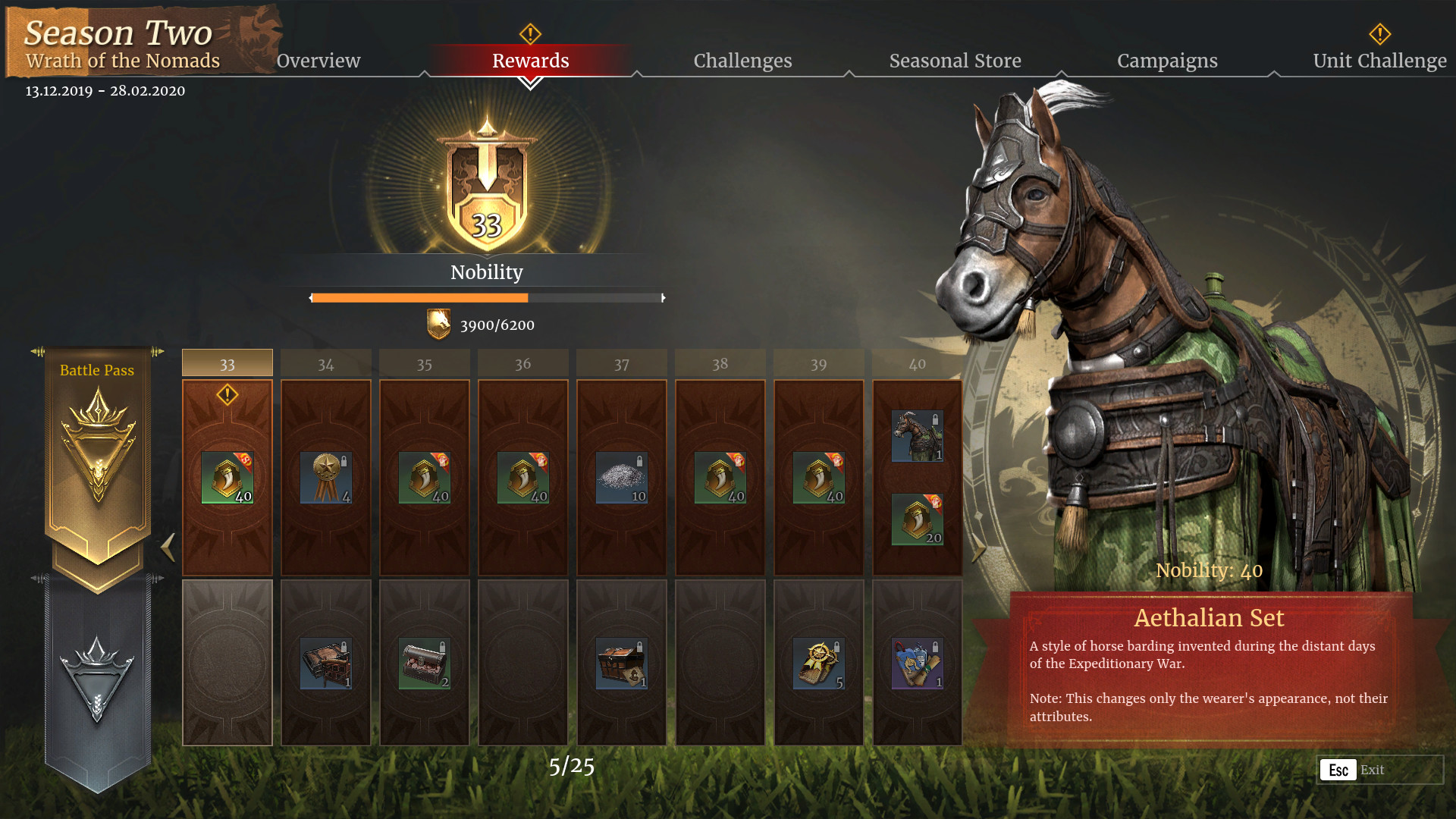Open the Seasonal Store tab
Viewport: 1456px width, 819px height.
pos(955,61)
